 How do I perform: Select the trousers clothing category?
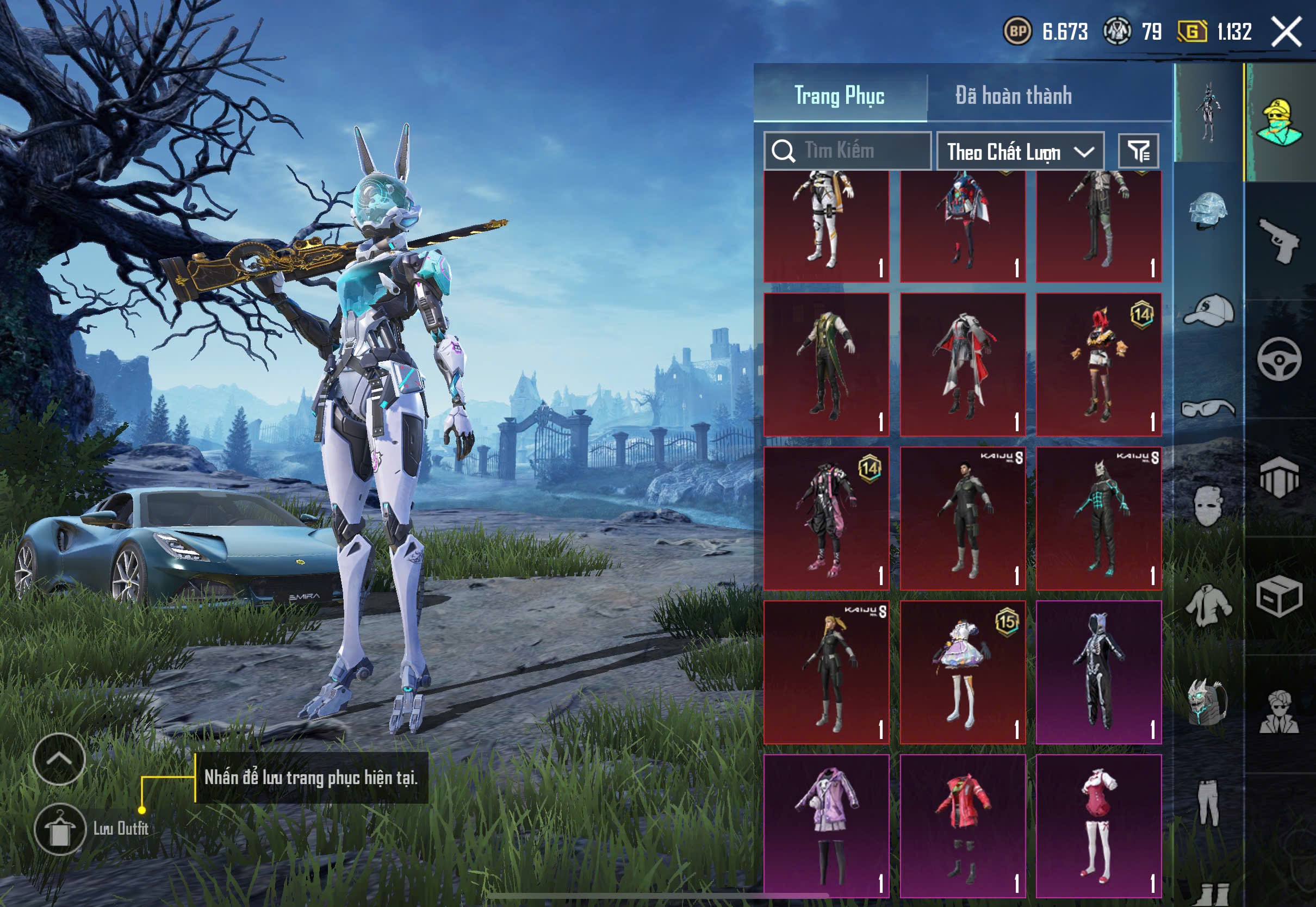point(1208,803)
